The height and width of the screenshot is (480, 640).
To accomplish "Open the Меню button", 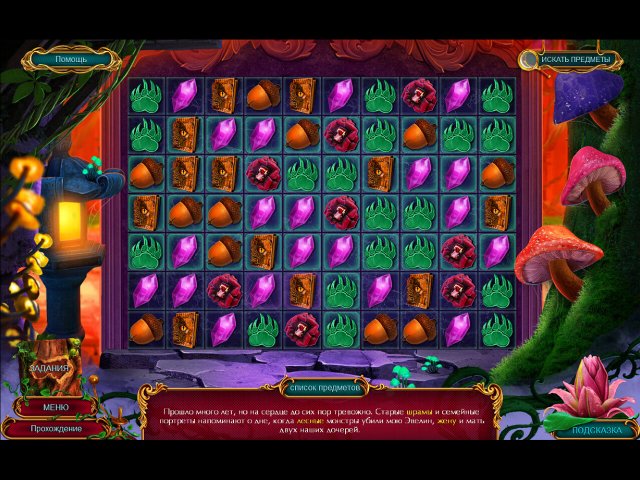I will [56, 407].
